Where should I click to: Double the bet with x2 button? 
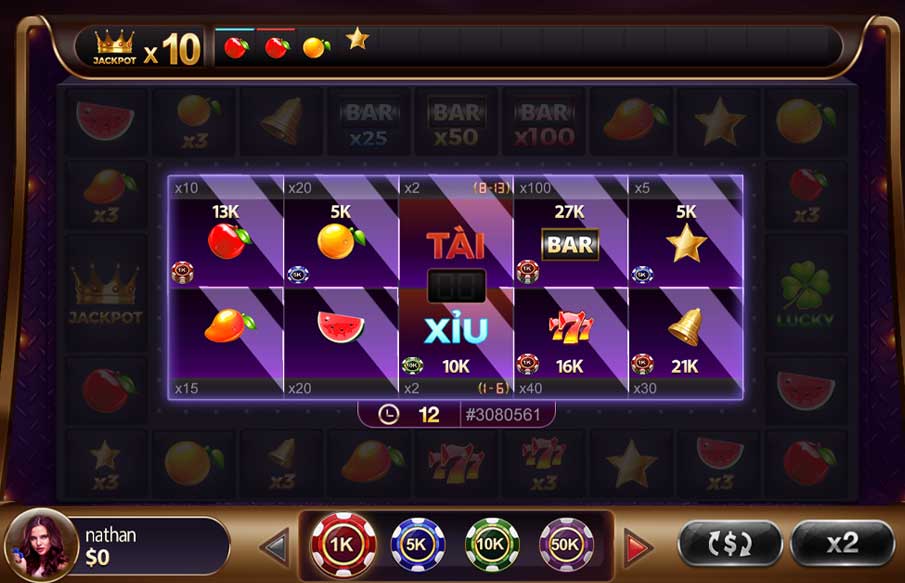click(x=842, y=543)
